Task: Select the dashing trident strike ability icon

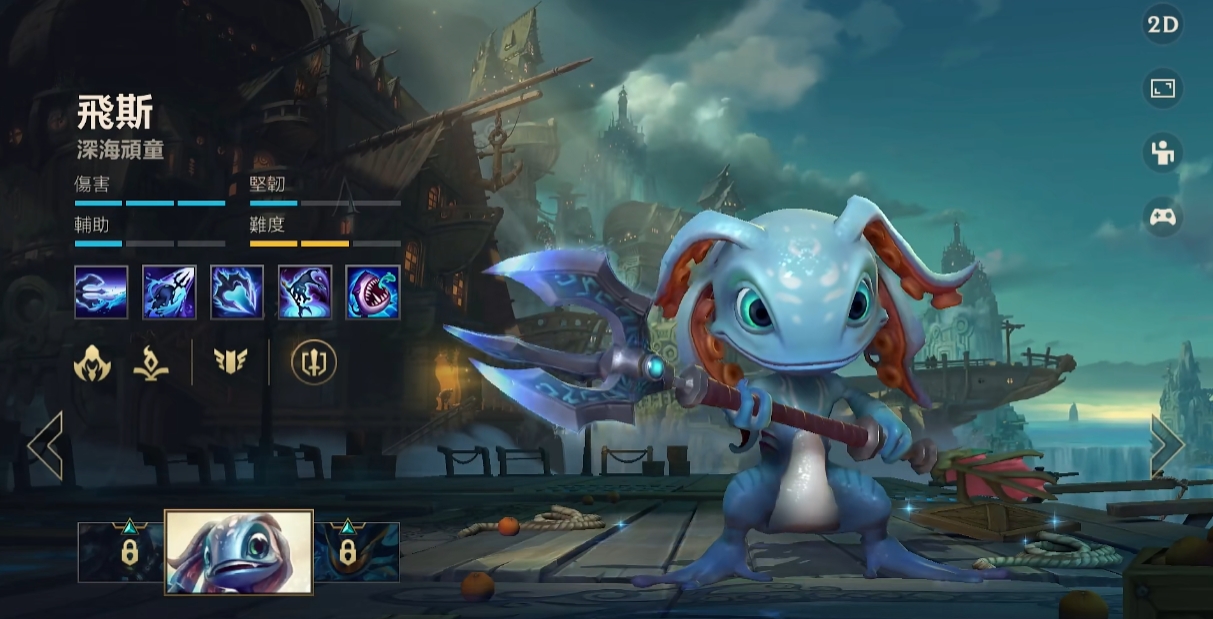Action: (169, 292)
